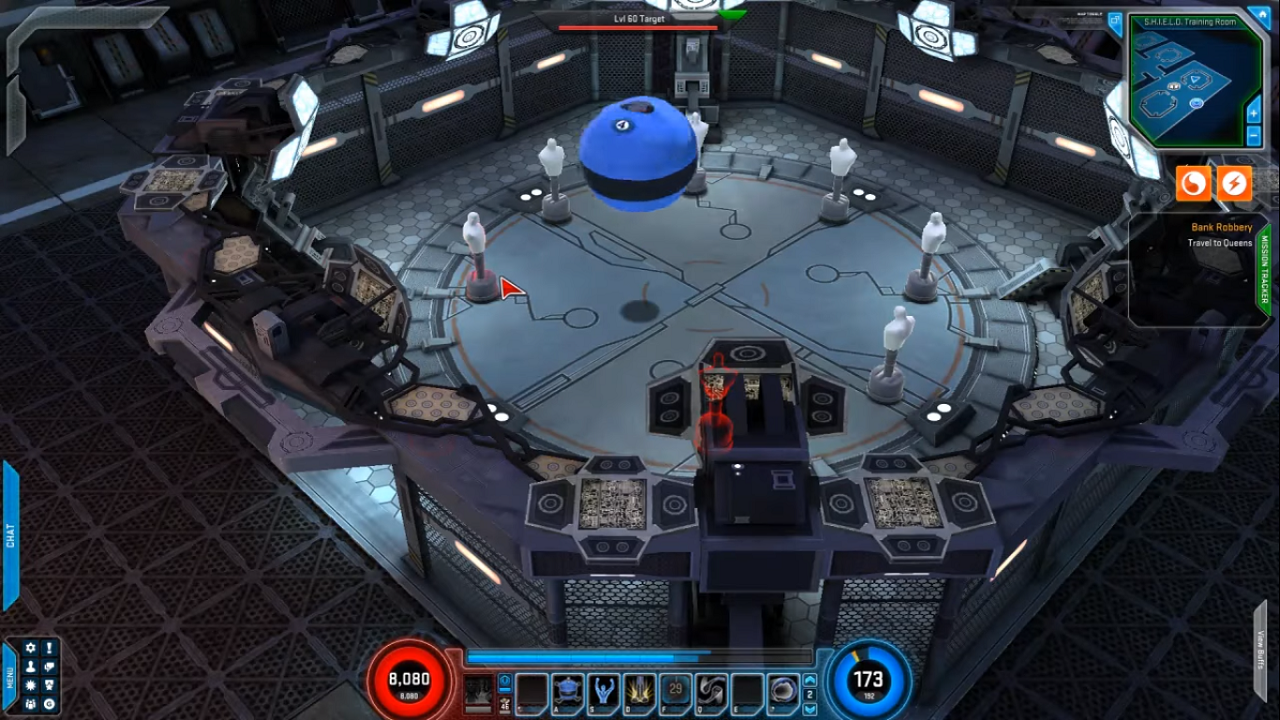Open the group of people menu icon
Viewport: 1280px width, 720px height.
coord(31,704)
